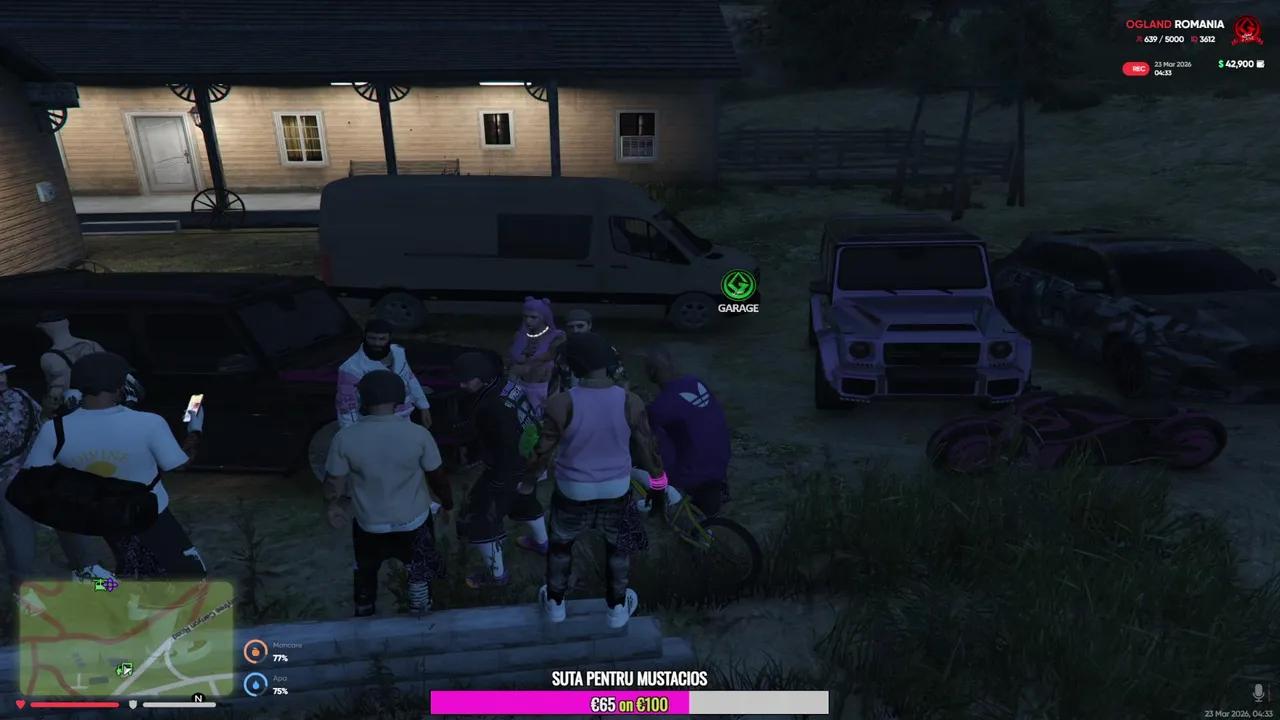Viewport: 1280px width, 720px height.
Task: Open the minimap in the lower-left corner
Action: pyautogui.click(x=125, y=635)
